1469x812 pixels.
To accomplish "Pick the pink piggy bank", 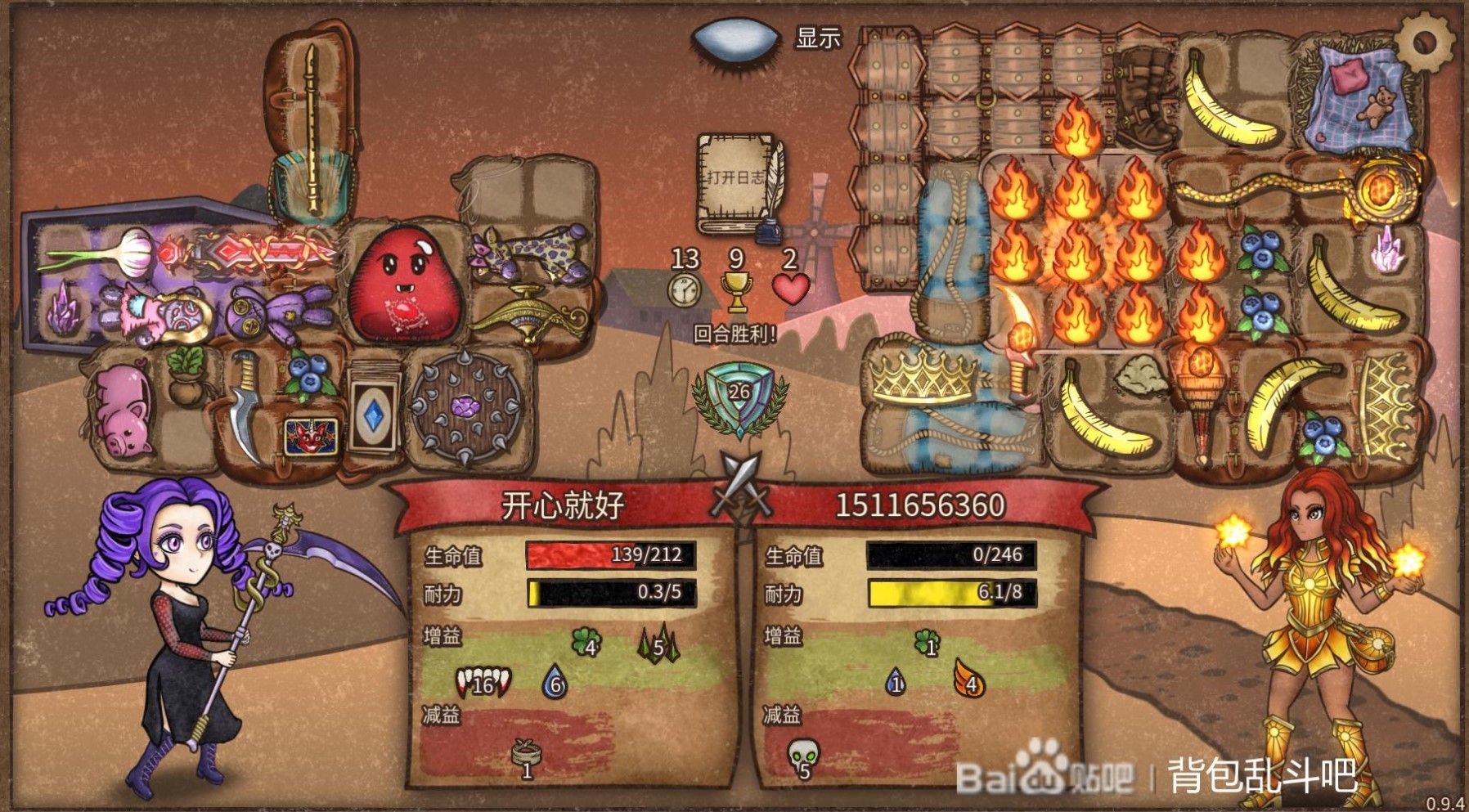I will (123, 410).
